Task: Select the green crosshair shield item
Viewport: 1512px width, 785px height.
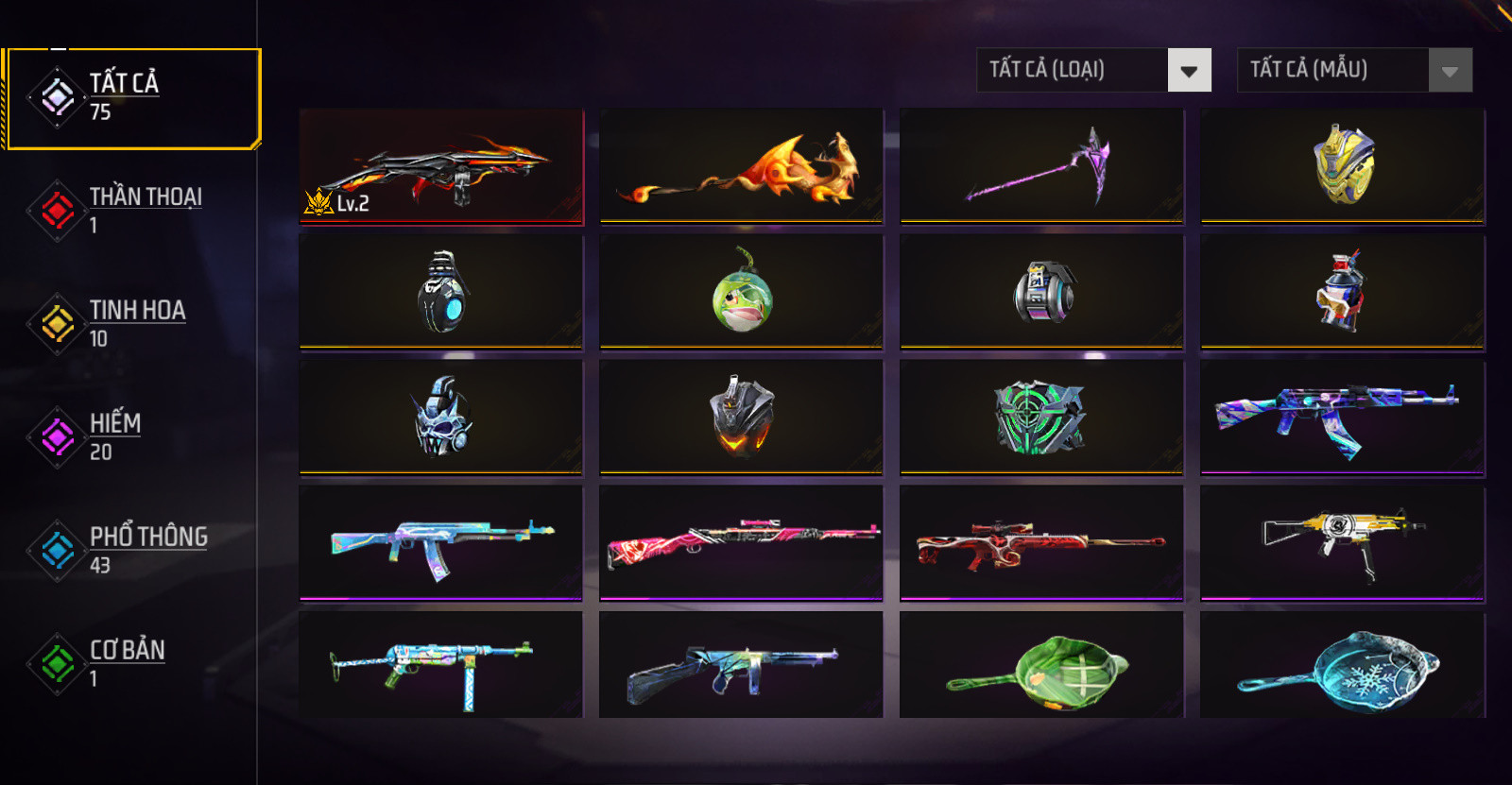Action: (1041, 417)
